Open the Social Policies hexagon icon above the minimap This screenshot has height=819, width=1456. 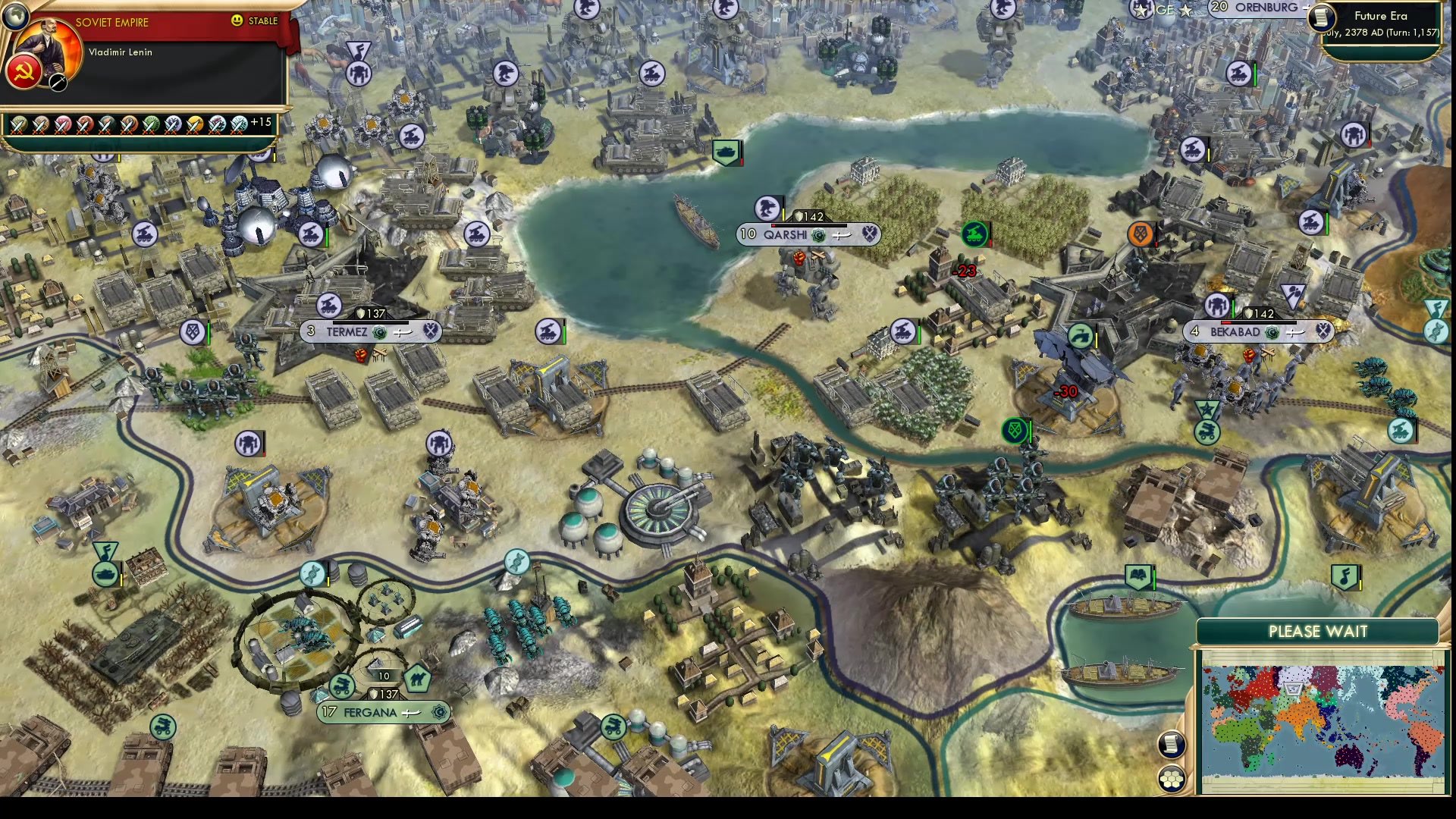tap(1172, 780)
